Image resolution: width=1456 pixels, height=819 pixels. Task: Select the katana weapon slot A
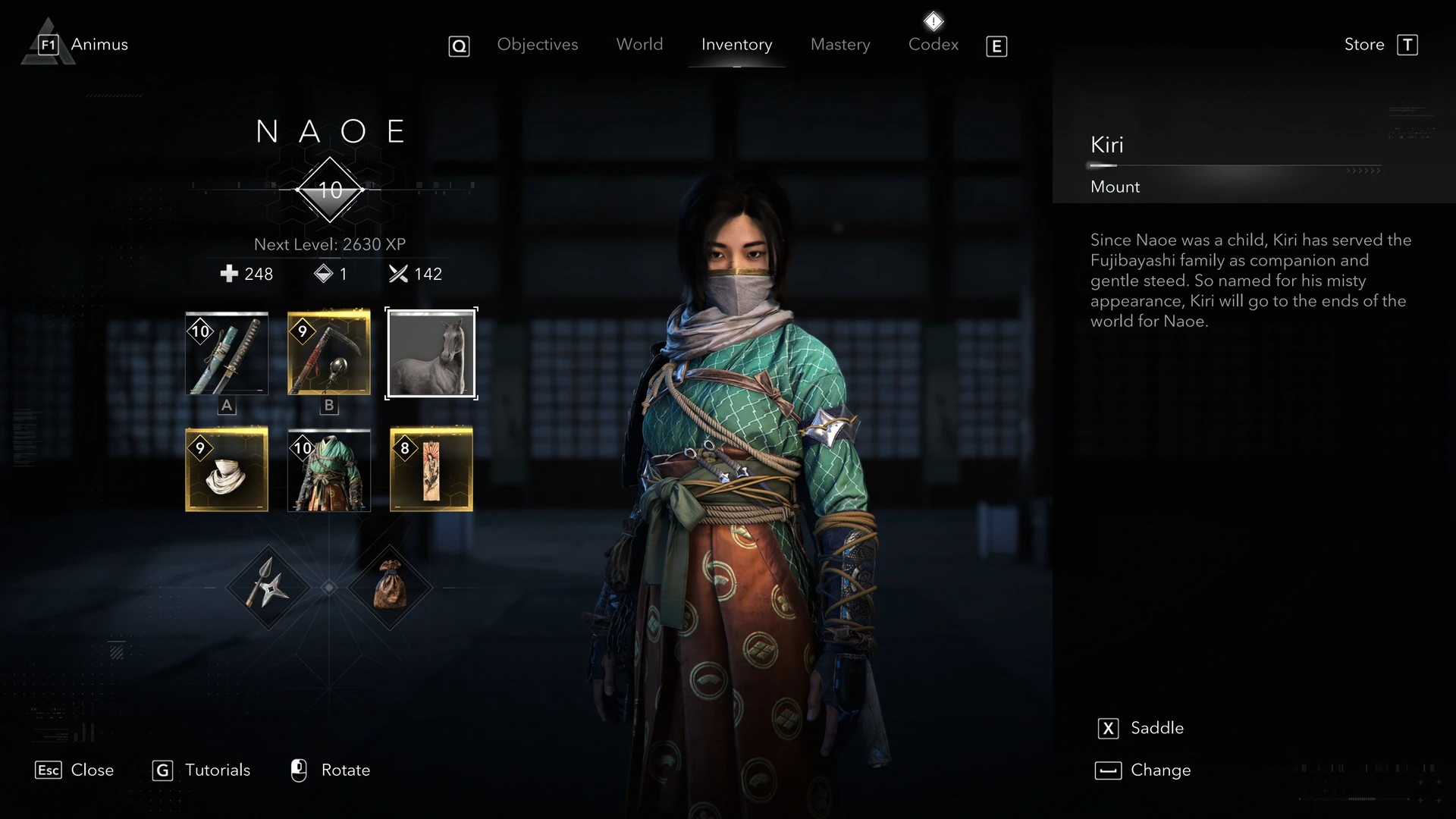226,353
